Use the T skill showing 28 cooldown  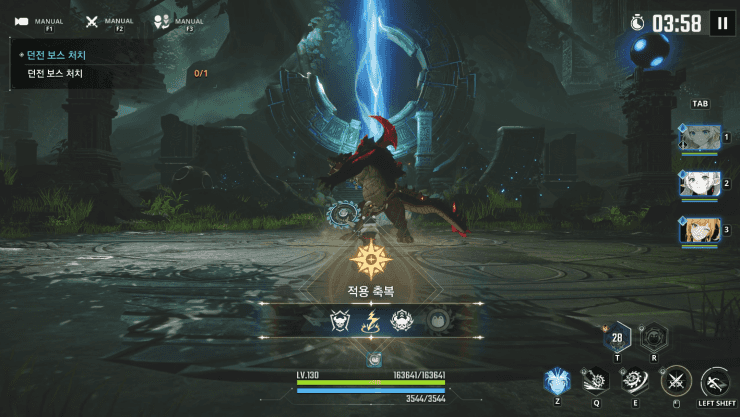click(x=616, y=337)
